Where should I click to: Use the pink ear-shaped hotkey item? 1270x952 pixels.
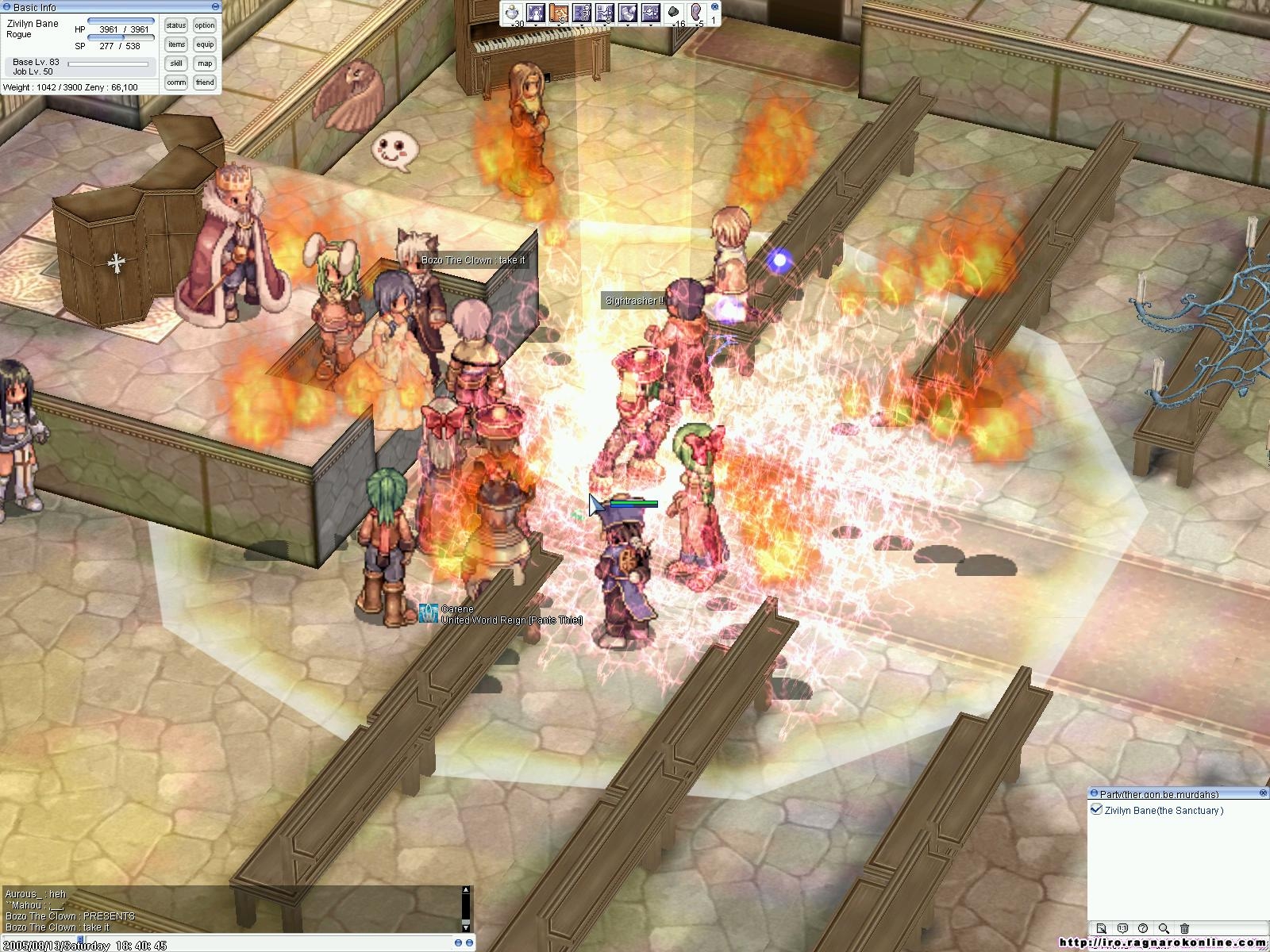(697, 13)
